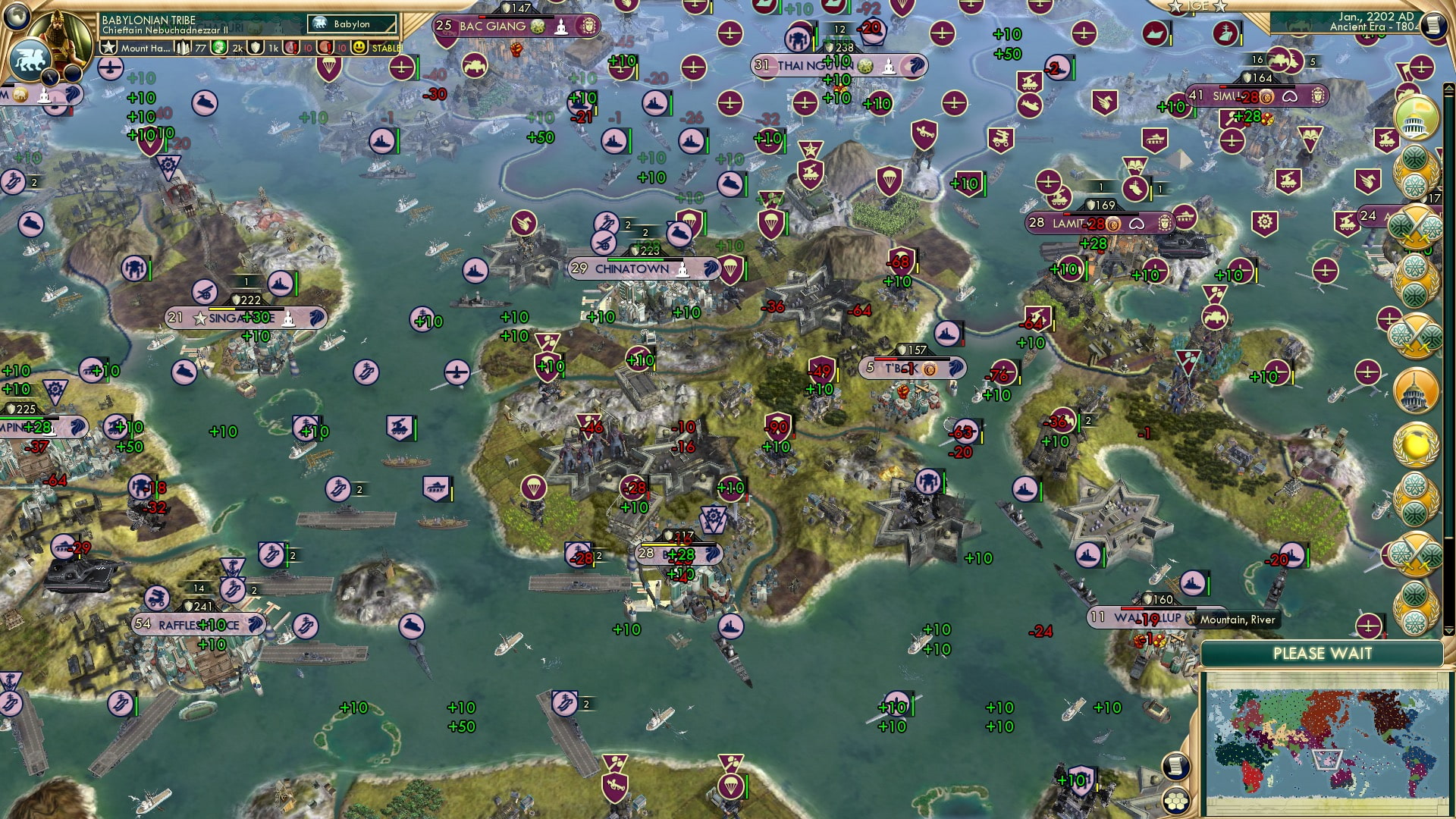Screen dimensions: 1456x819
Task: Check happiness via the STABLE smiley icon
Action: coord(359,49)
